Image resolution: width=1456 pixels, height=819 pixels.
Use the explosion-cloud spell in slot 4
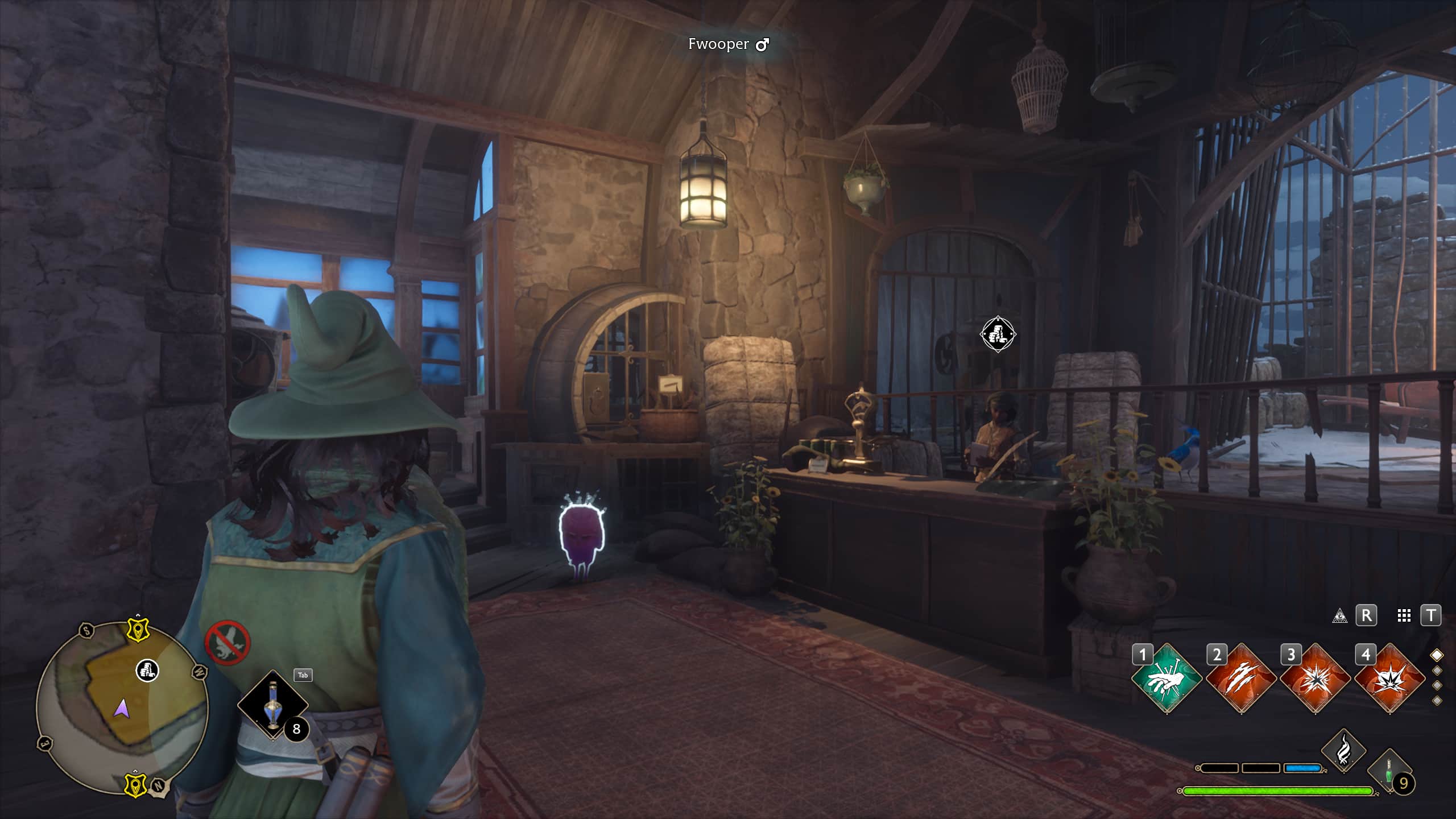pos(1389,678)
